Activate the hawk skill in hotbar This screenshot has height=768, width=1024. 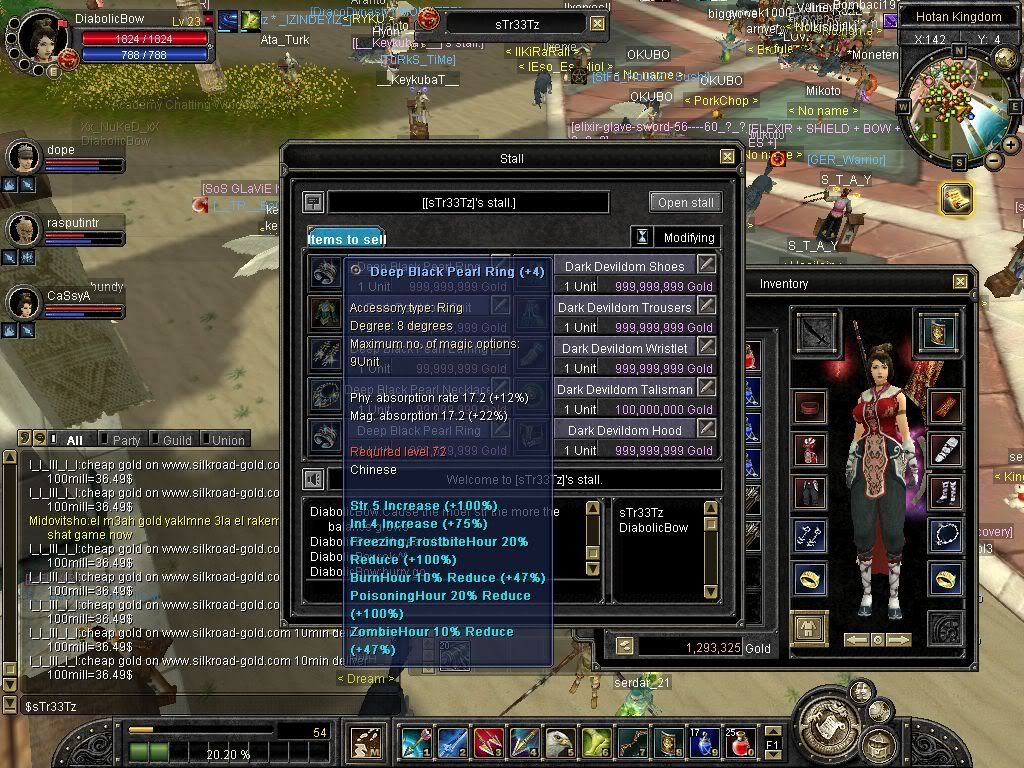(561, 743)
